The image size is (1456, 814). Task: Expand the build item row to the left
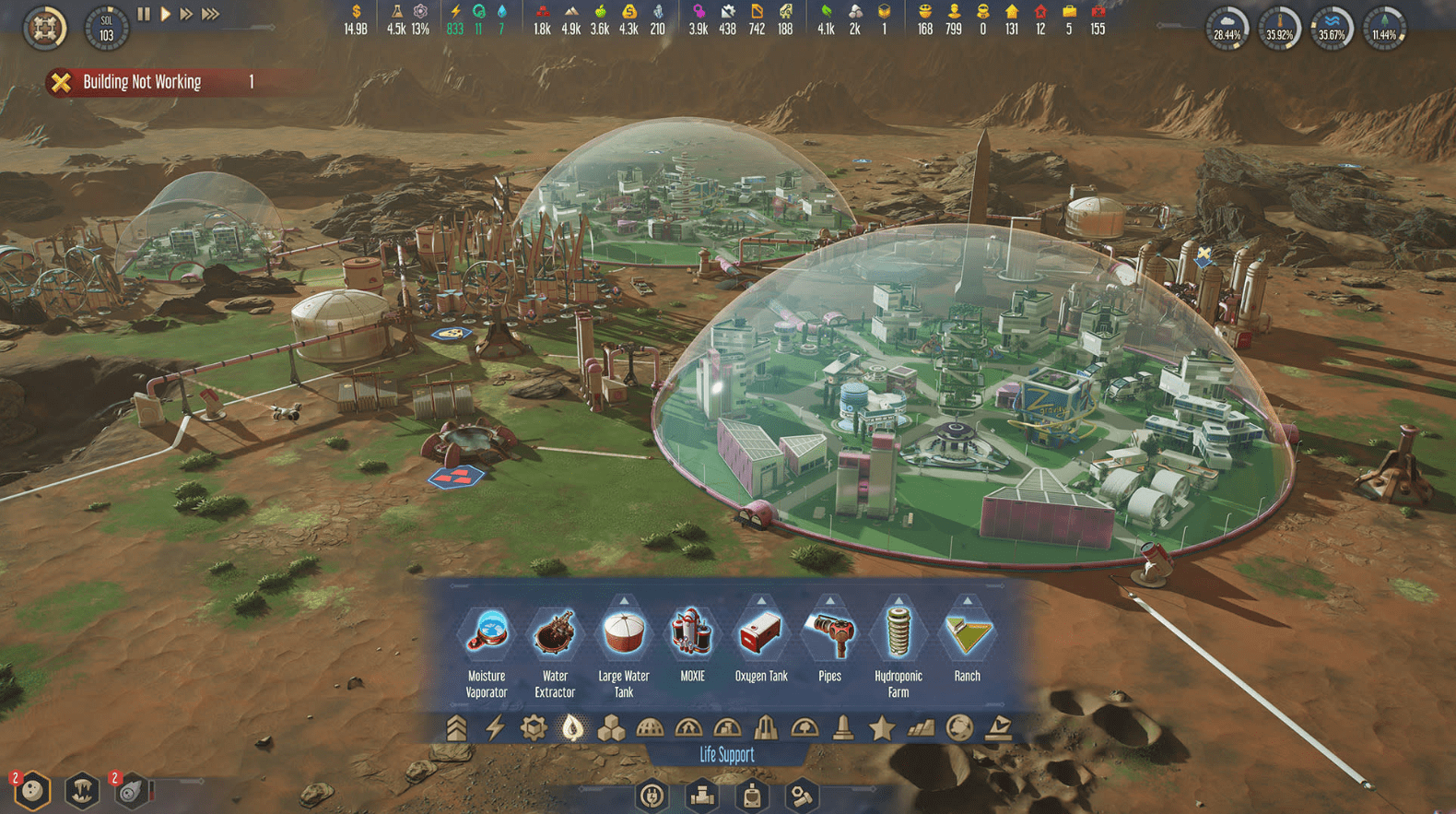click(452, 584)
